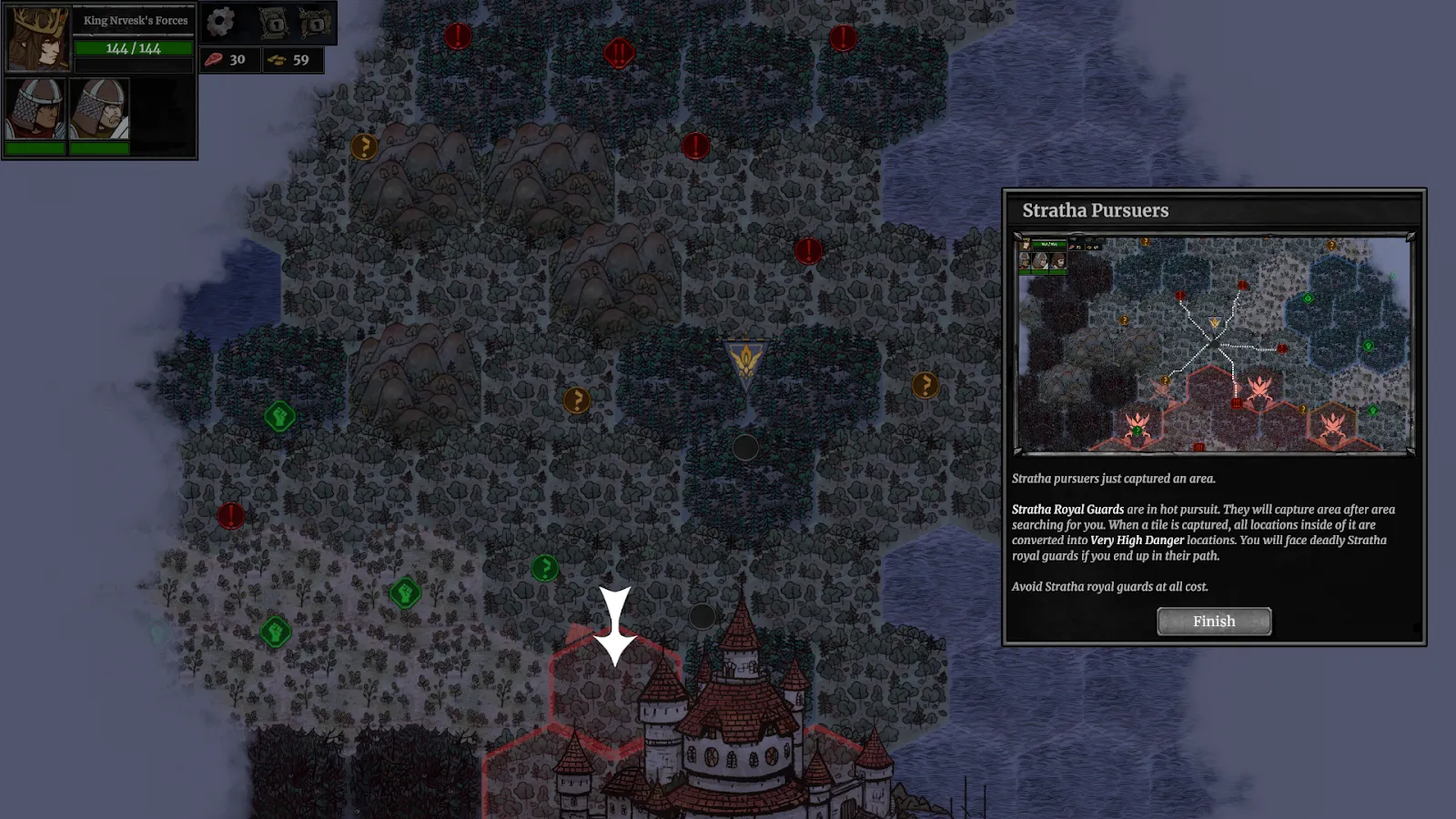This screenshot has height=819, width=1456.
Task: Select the mustached soldier portrait
Action: point(98,109)
